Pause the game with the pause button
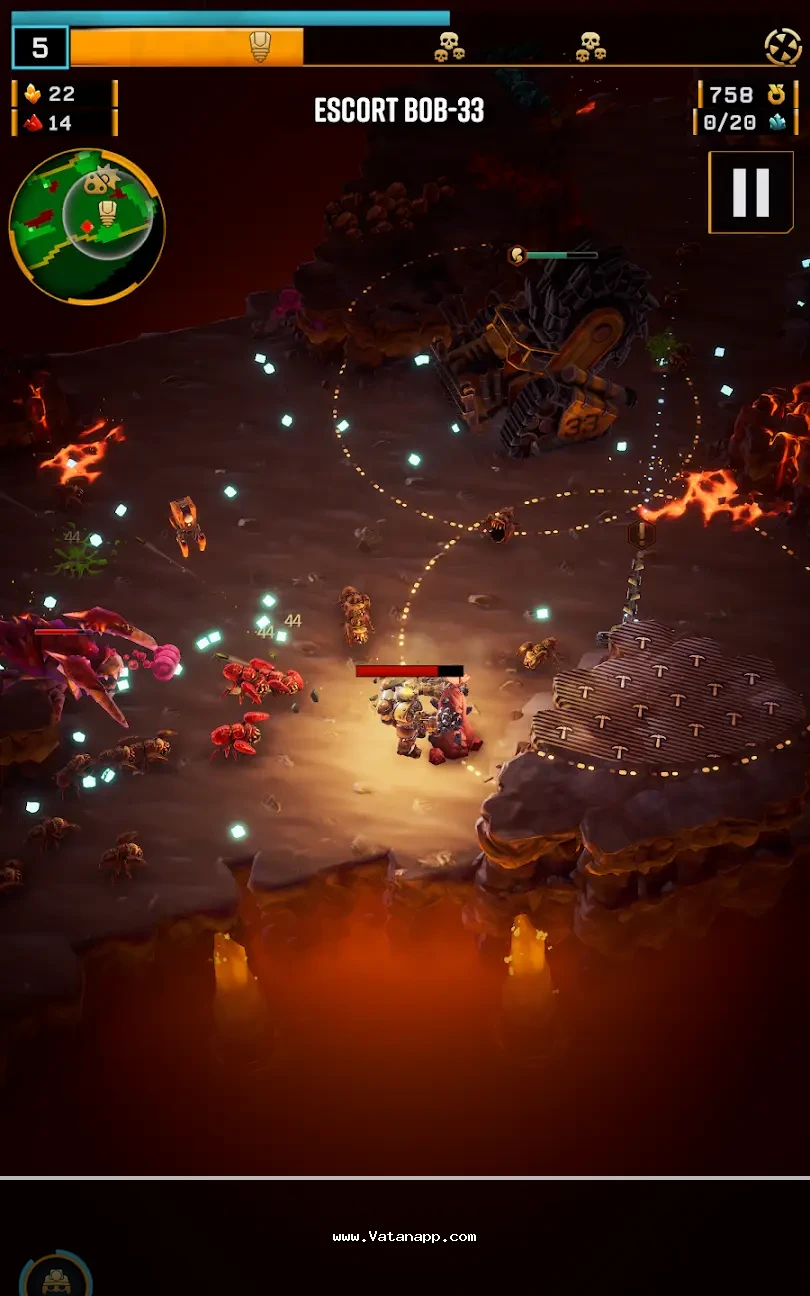Viewport: 810px width, 1296px height. (751, 192)
